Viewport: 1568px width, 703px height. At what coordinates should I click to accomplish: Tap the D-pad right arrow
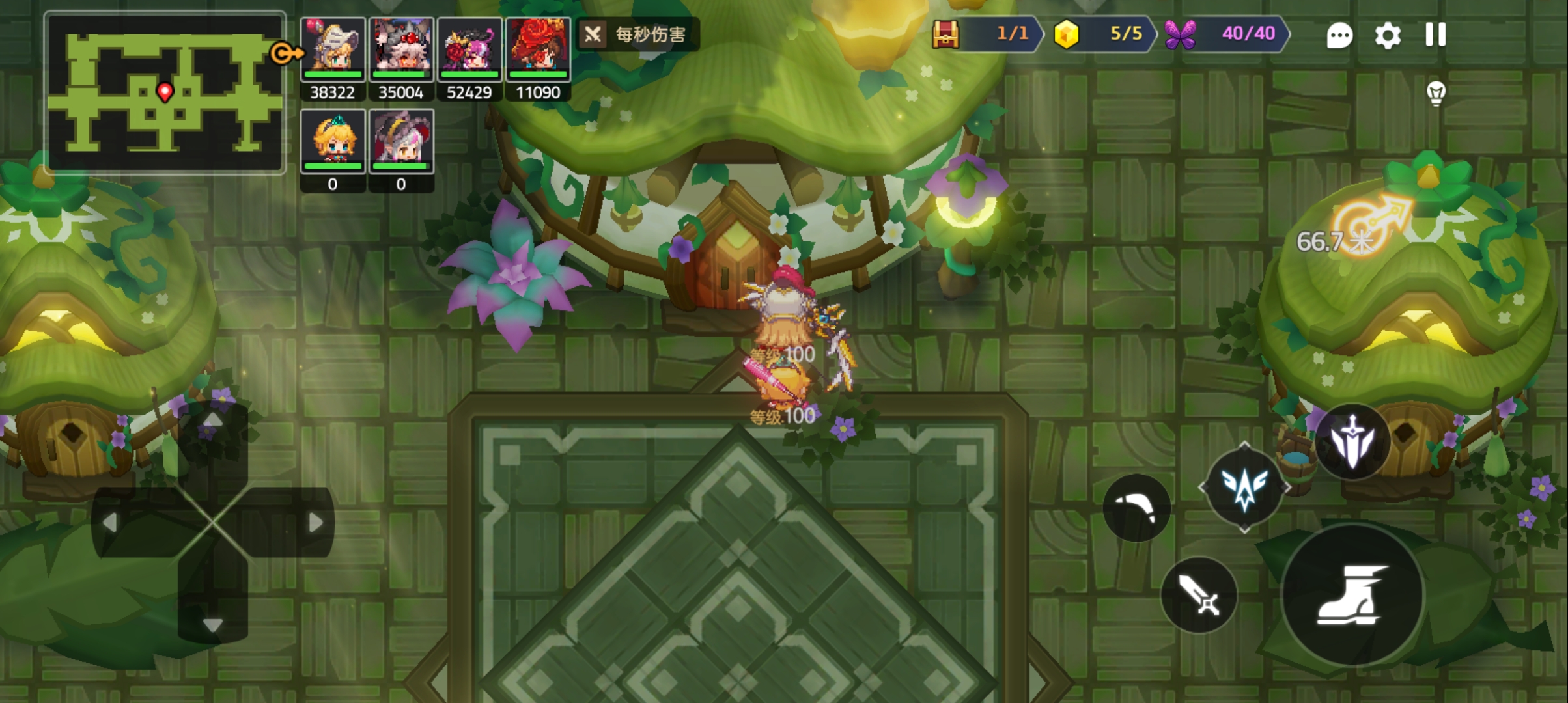pyautogui.click(x=315, y=522)
